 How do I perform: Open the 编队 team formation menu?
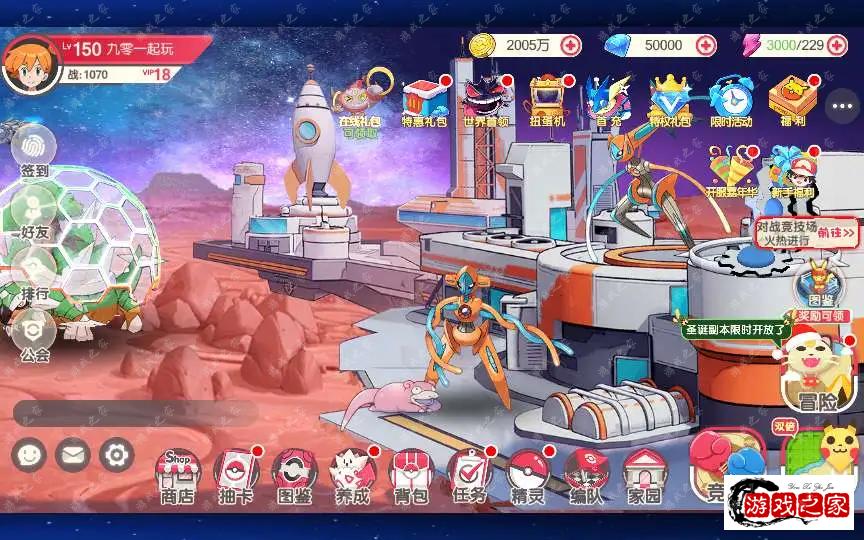click(x=586, y=474)
